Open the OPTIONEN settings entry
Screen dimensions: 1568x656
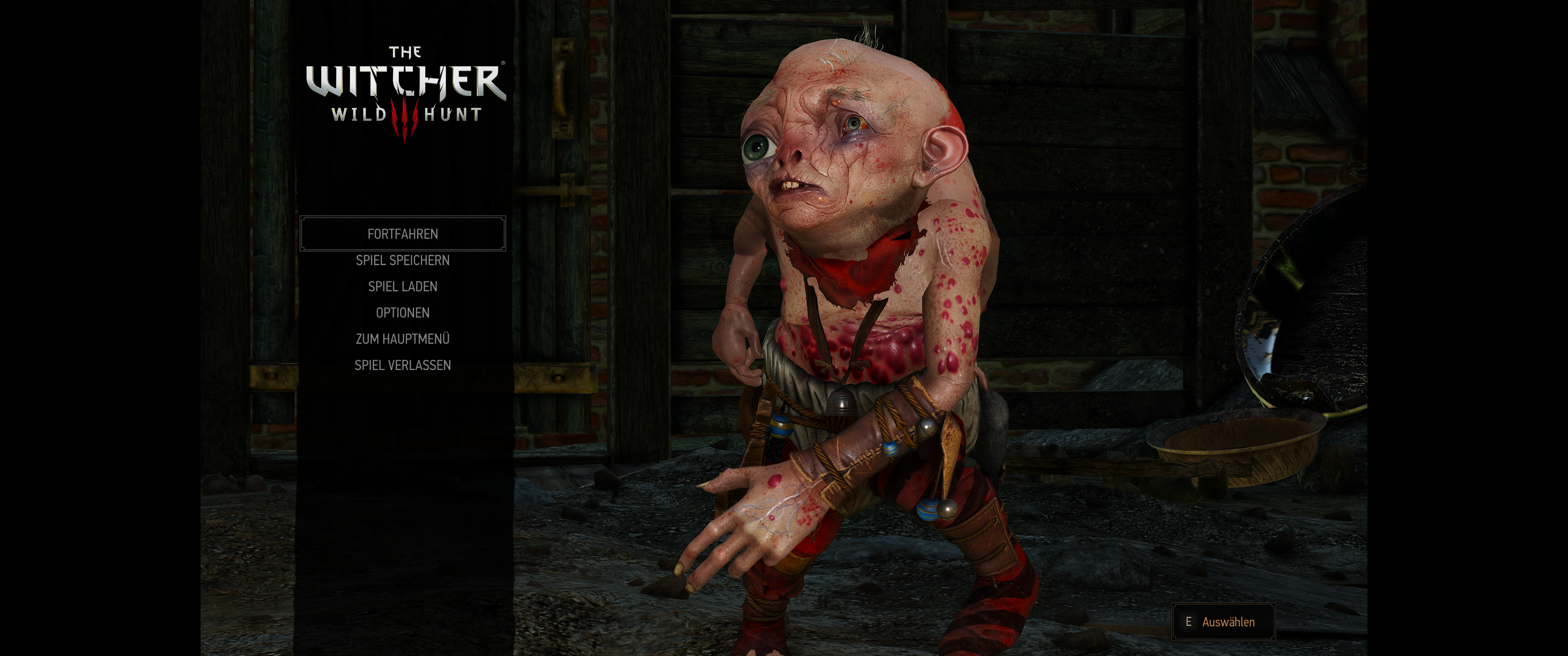point(403,312)
